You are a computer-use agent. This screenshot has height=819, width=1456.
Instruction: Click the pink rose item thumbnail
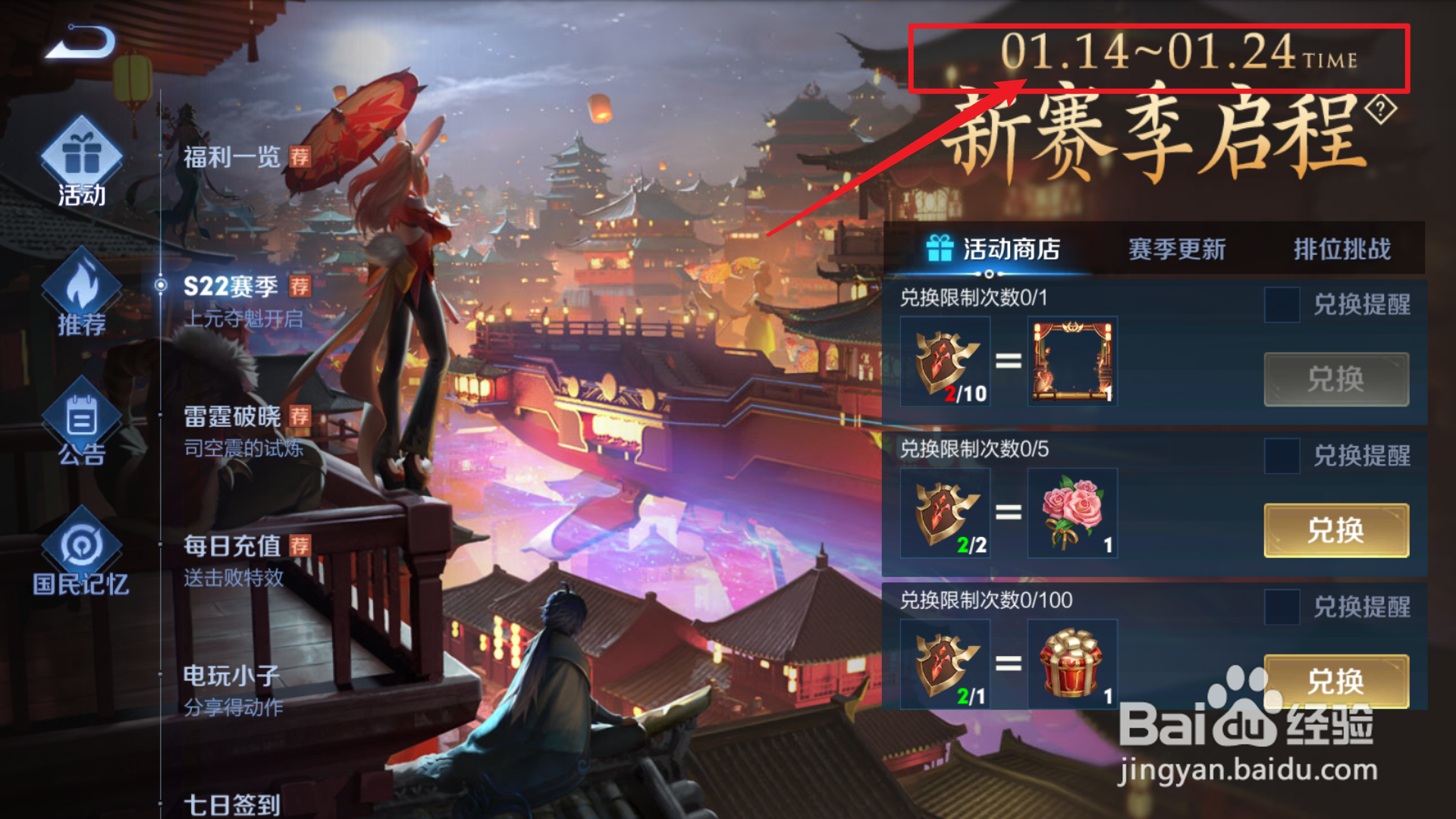[x=1072, y=513]
